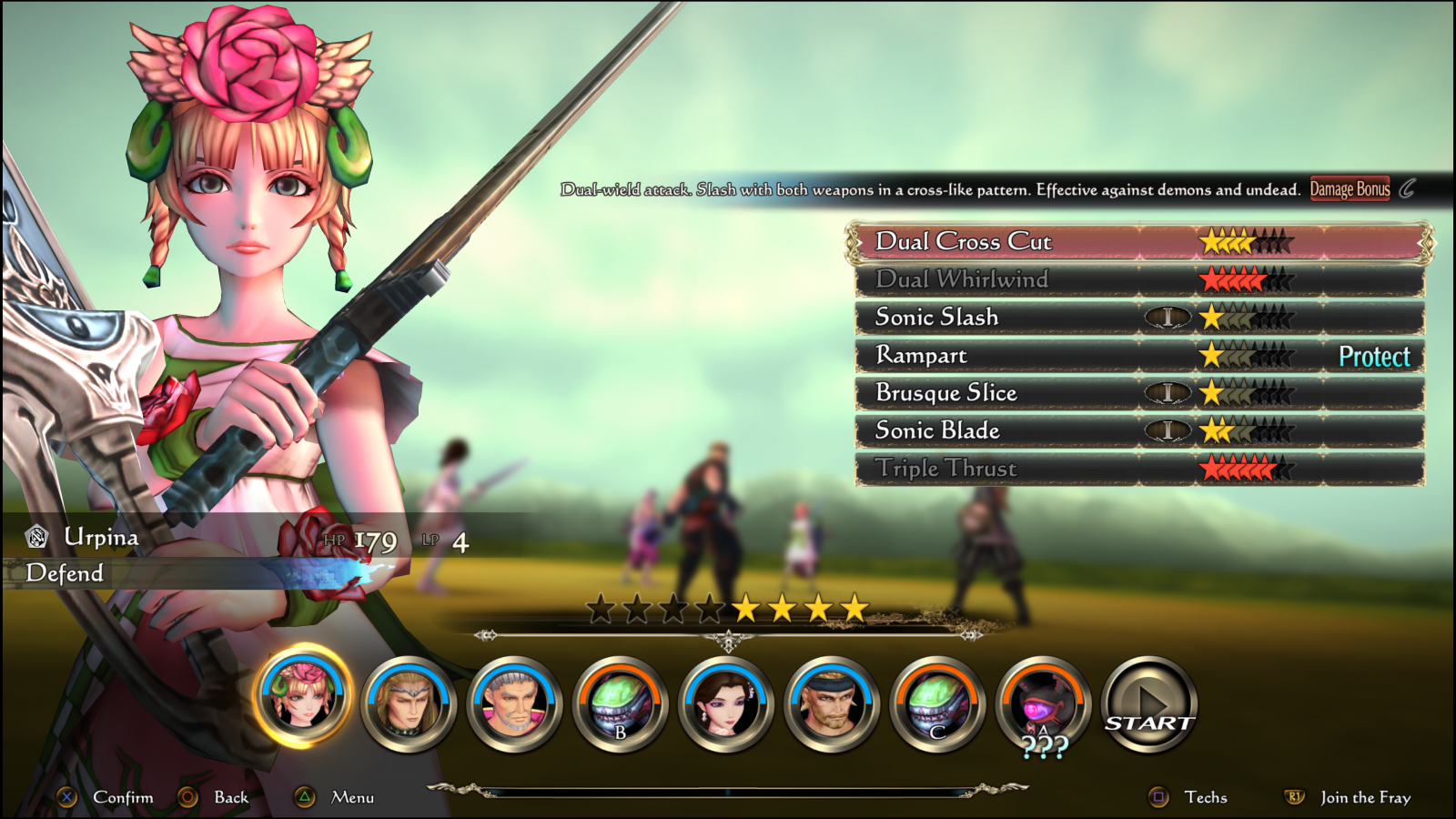1456x819 pixels.
Task: Select the headband-wearing bearded man's portrait
Action: (x=831, y=703)
